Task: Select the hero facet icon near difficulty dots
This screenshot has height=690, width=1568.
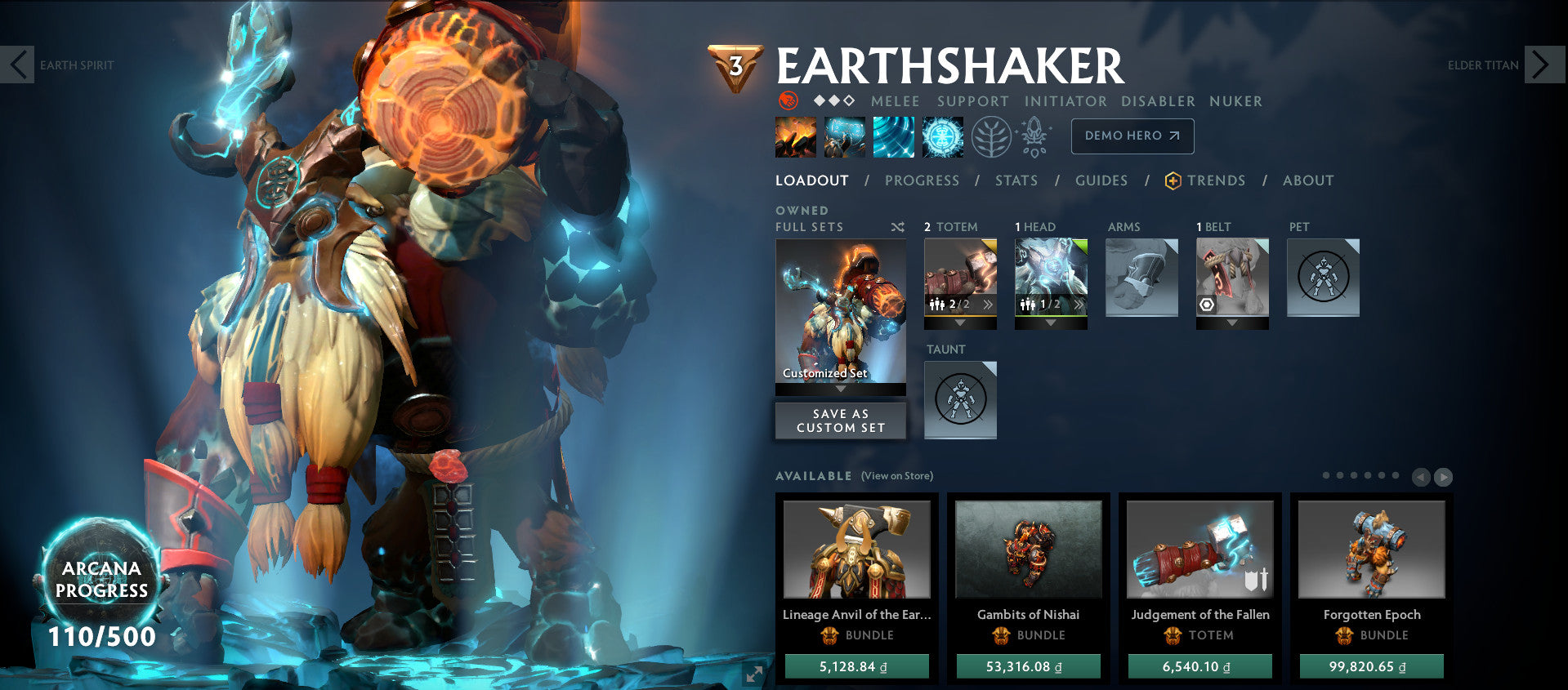Action: 788,101
